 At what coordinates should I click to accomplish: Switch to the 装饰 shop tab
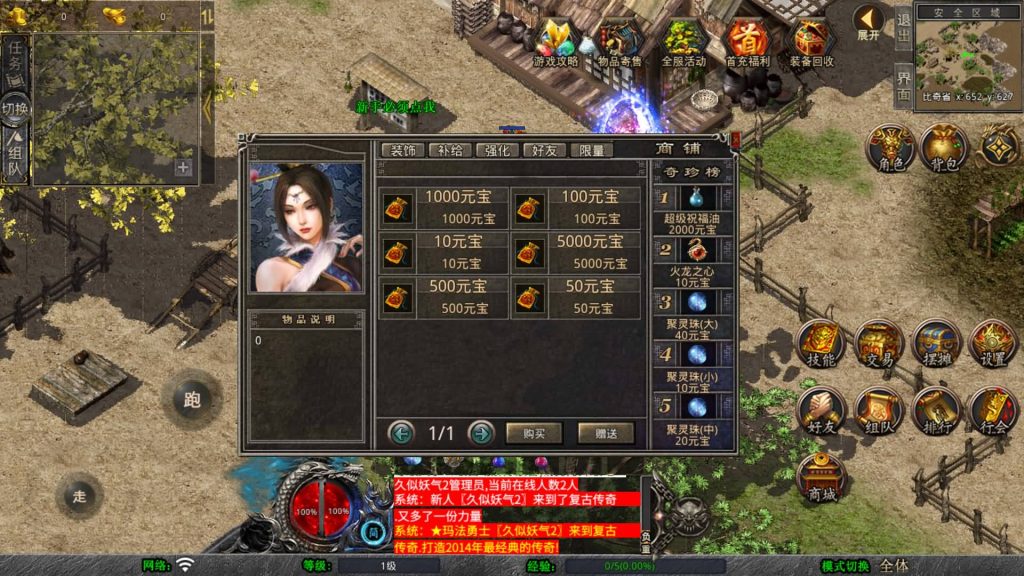(x=403, y=150)
